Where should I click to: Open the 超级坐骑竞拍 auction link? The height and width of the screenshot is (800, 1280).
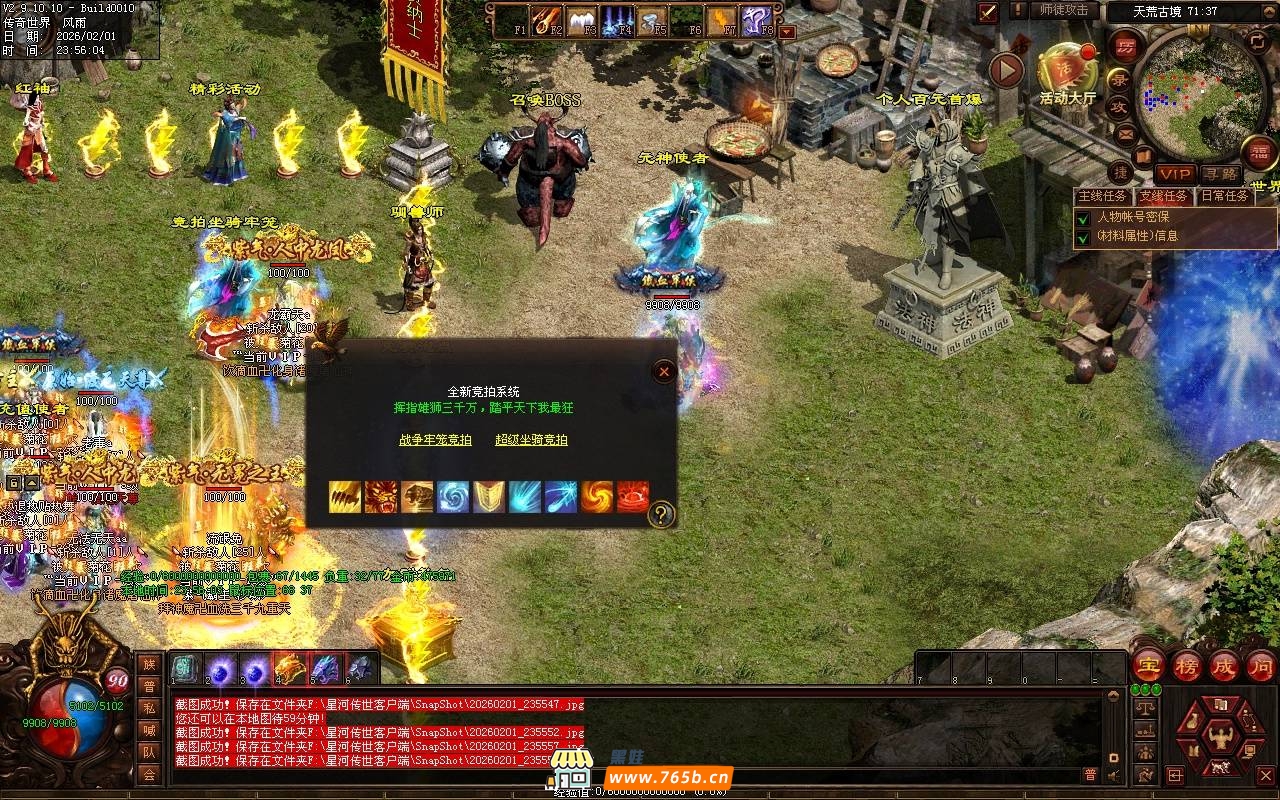click(x=531, y=439)
